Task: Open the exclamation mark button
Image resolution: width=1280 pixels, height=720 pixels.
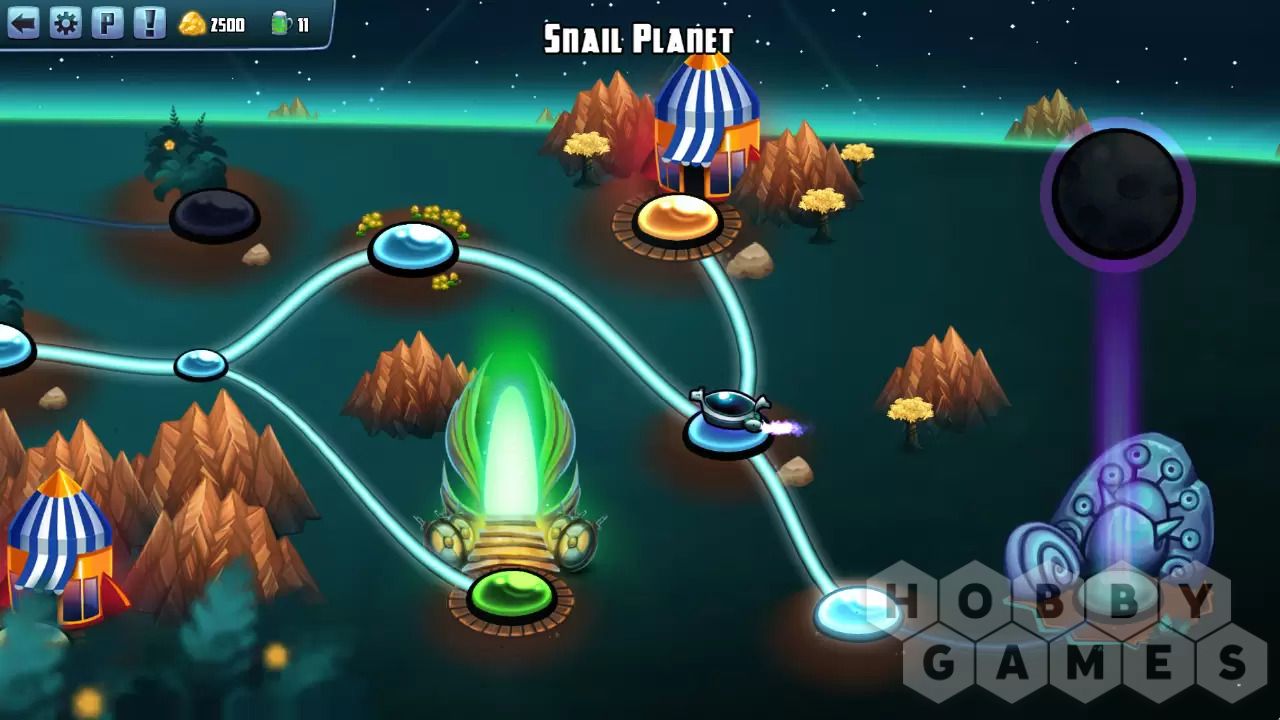Action: (x=149, y=23)
